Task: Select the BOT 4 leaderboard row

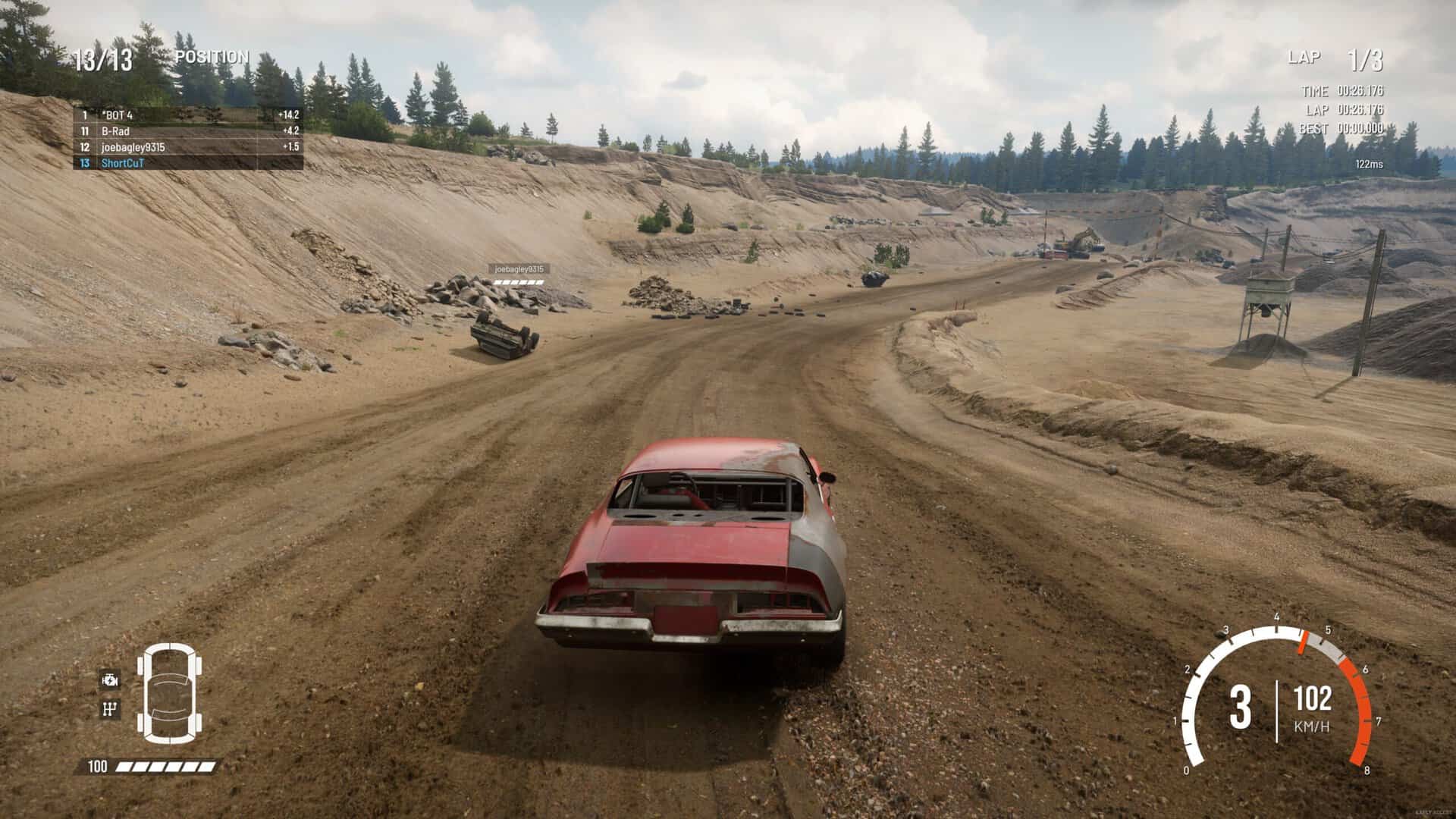Action: click(x=188, y=115)
